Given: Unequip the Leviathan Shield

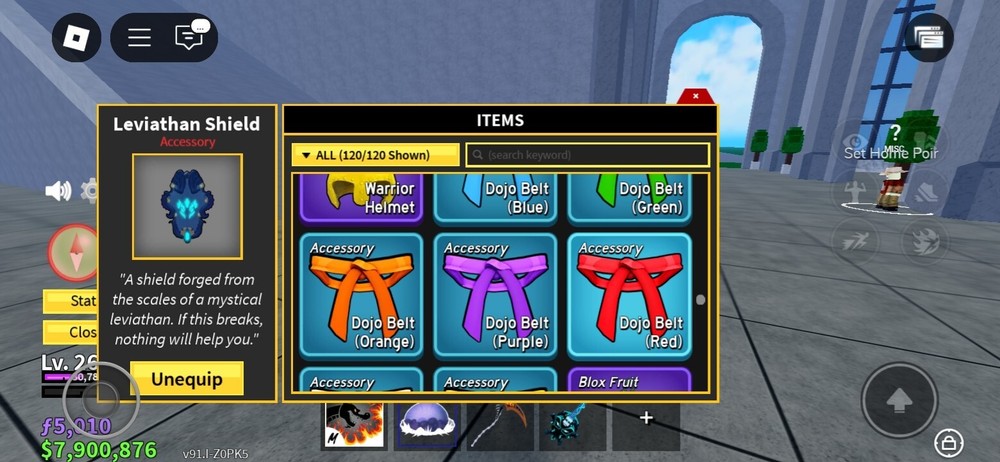Looking at the screenshot, I should click(x=187, y=379).
